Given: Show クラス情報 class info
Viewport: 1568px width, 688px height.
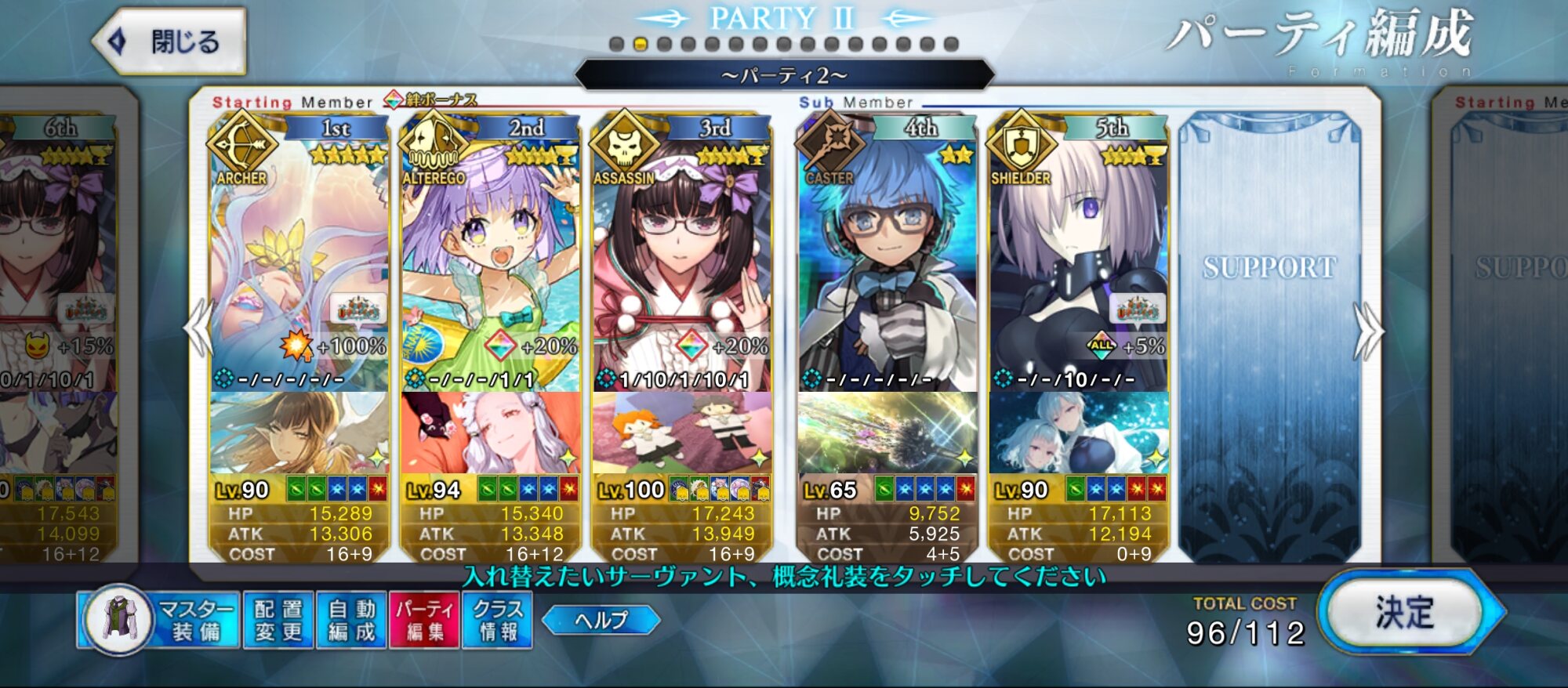Looking at the screenshot, I should pos(498,620).
